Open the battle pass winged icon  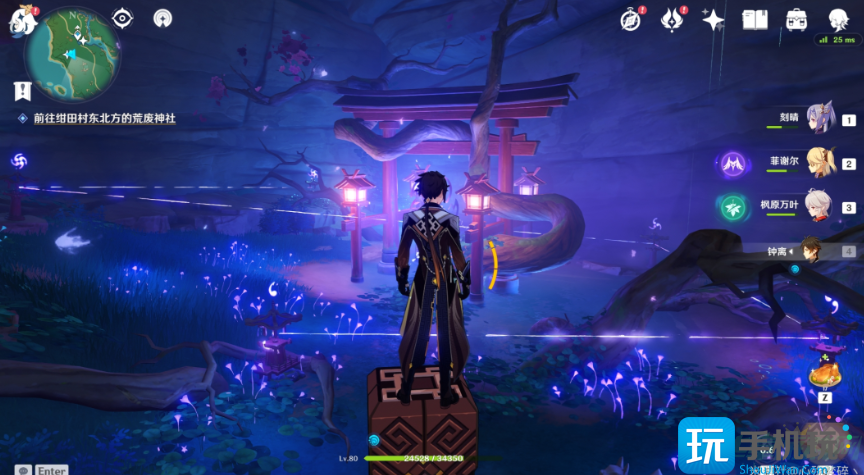[673, 19]
